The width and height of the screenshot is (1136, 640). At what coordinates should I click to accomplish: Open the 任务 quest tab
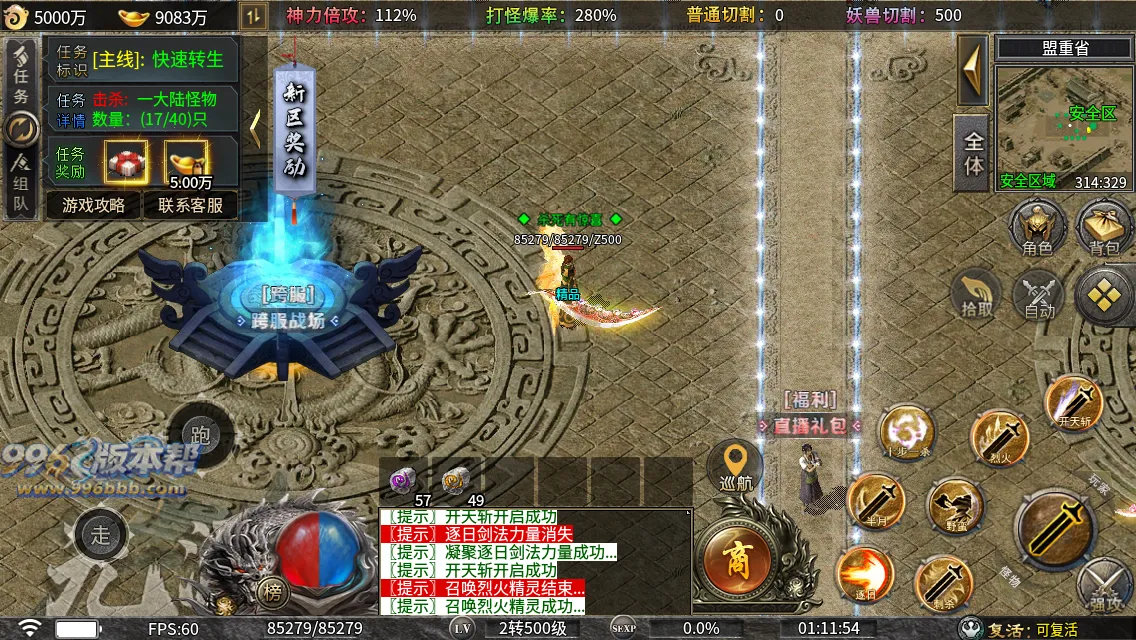point(21,82)
